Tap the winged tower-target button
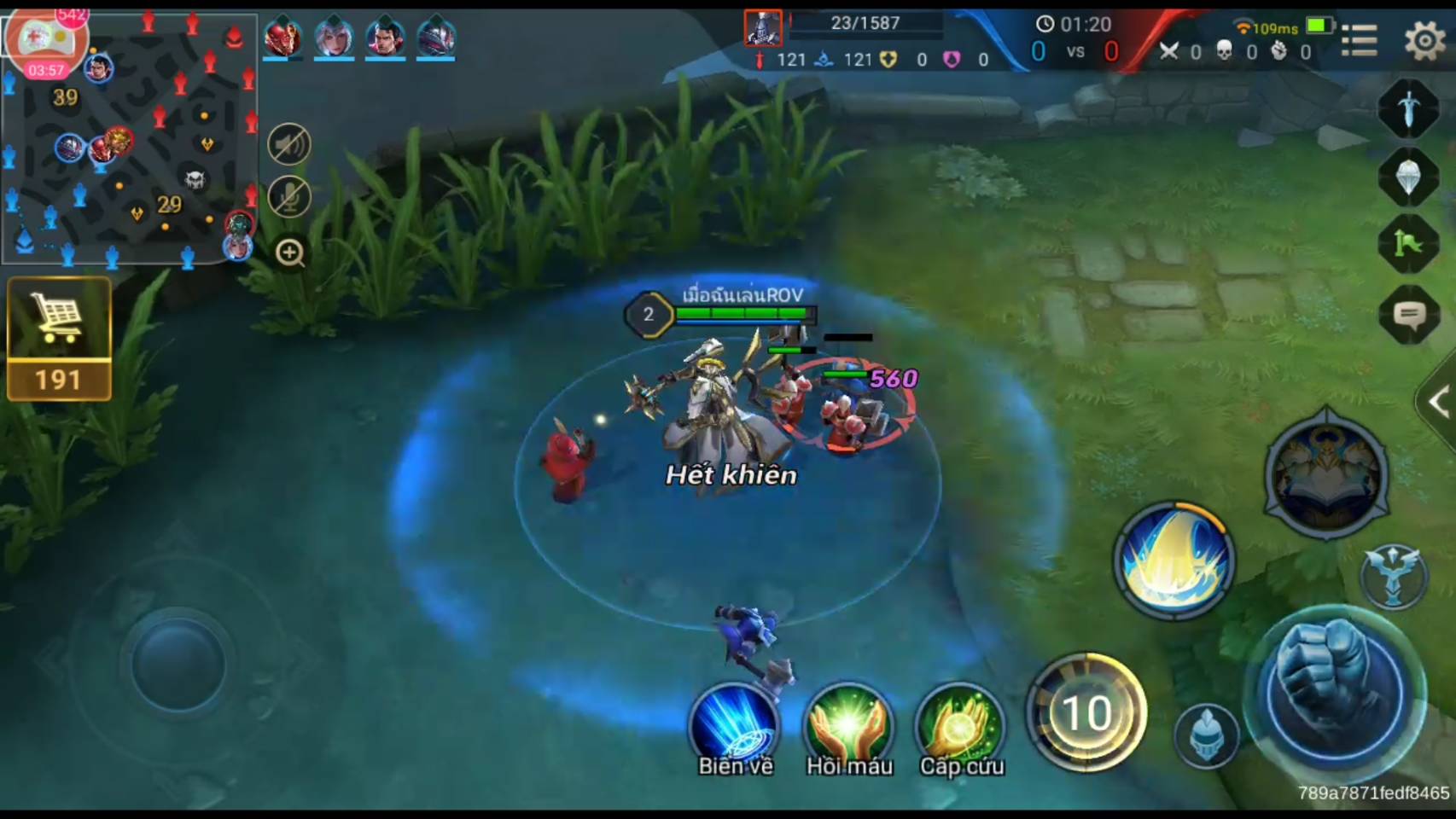The height and width of the screenshot is (819, 1456). click(1393, 576)
